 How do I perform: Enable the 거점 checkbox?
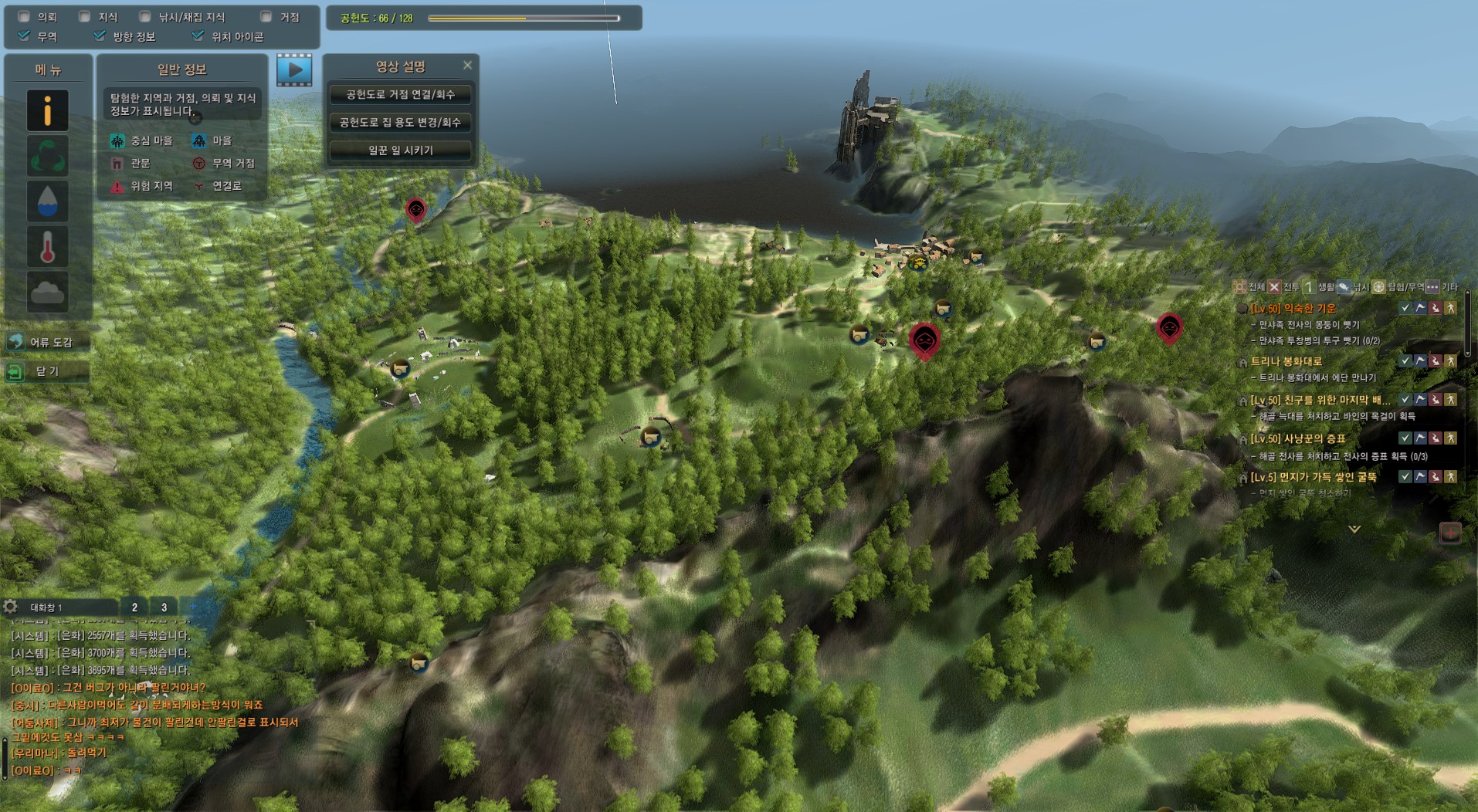pos(266,16)
